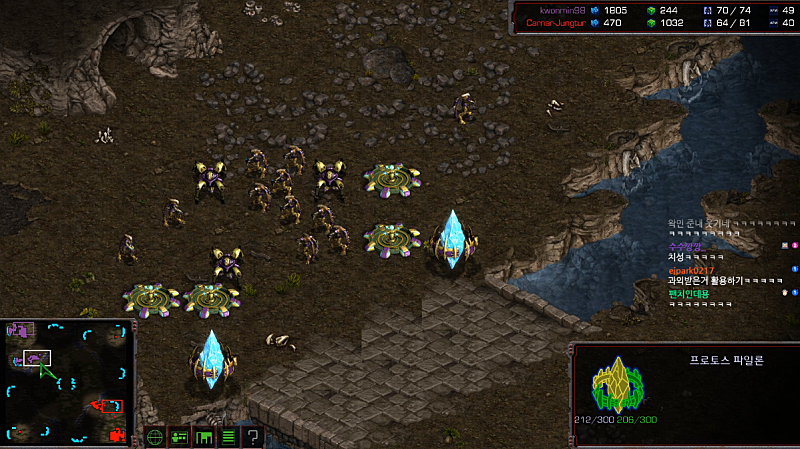Jump to the red enemy base on minimap
Viewport: 800px width, 449px height.
click(x=111, y=406)
